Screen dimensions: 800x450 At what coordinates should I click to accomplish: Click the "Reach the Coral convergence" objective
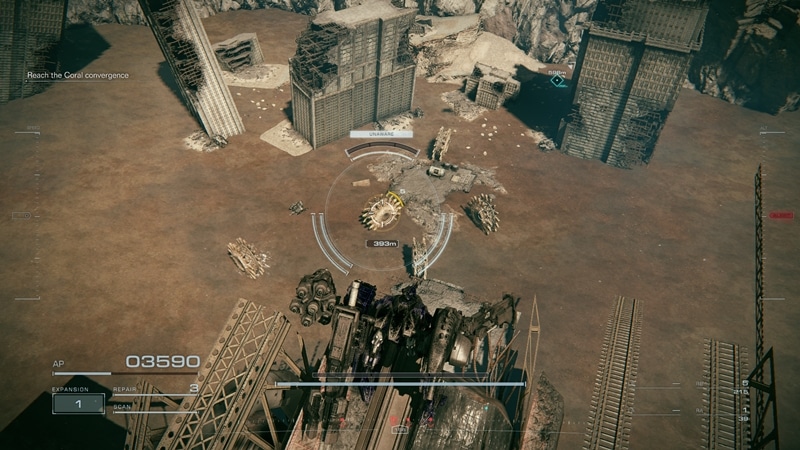(78, 75)
